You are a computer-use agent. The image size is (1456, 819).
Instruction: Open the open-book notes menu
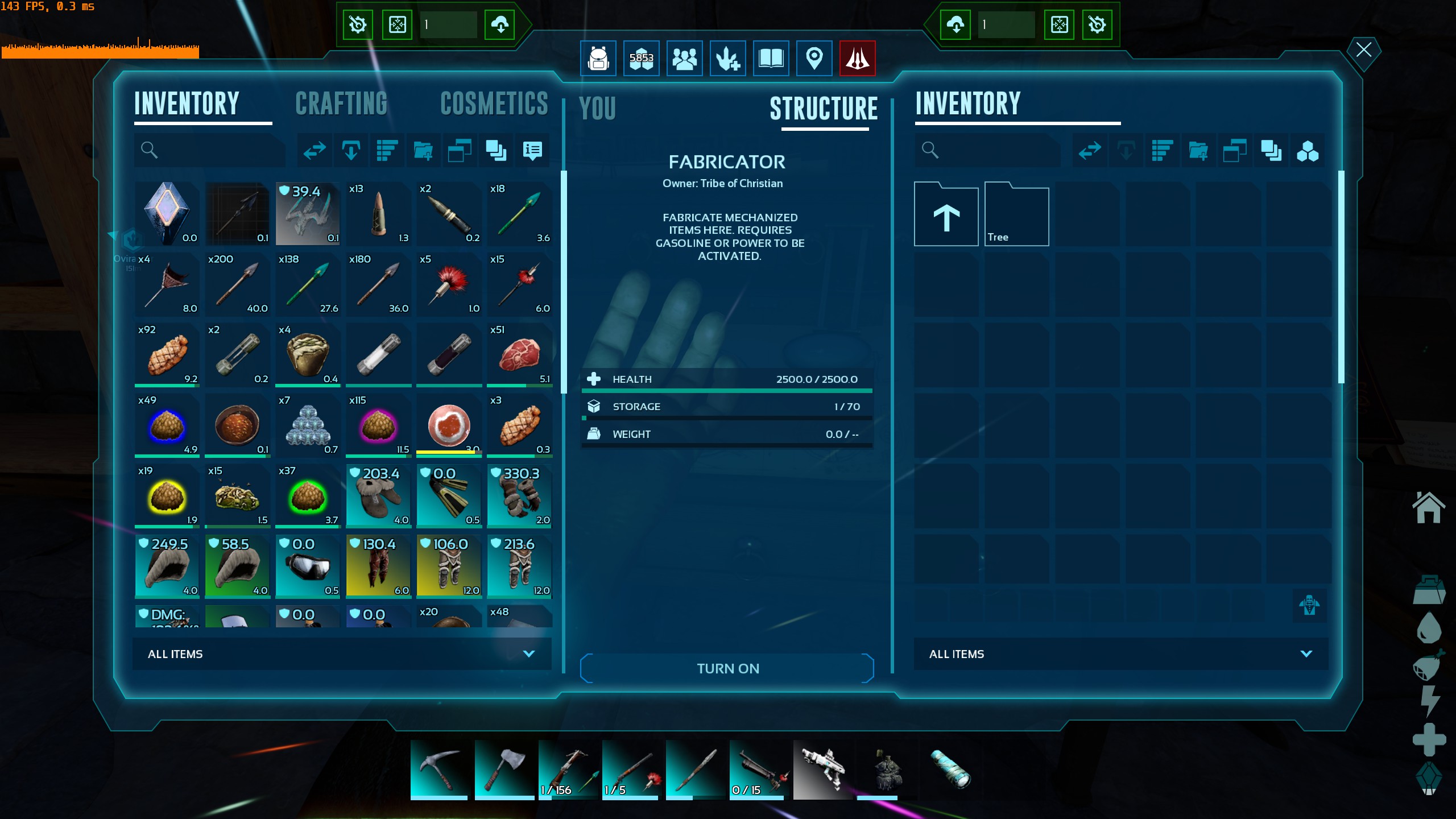(771, 58)
